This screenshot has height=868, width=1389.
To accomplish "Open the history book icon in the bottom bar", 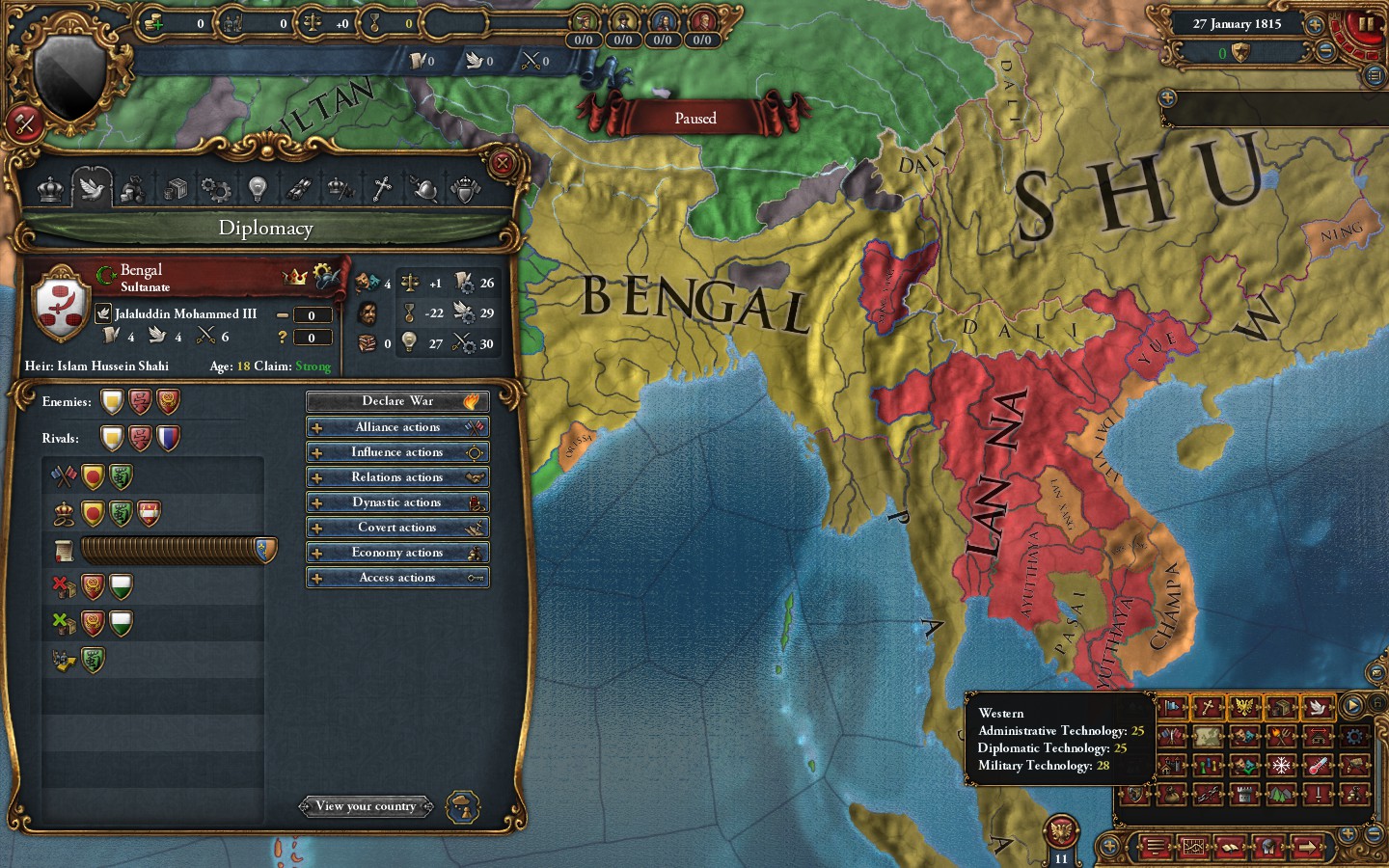I will click(x=1230, y=848).
